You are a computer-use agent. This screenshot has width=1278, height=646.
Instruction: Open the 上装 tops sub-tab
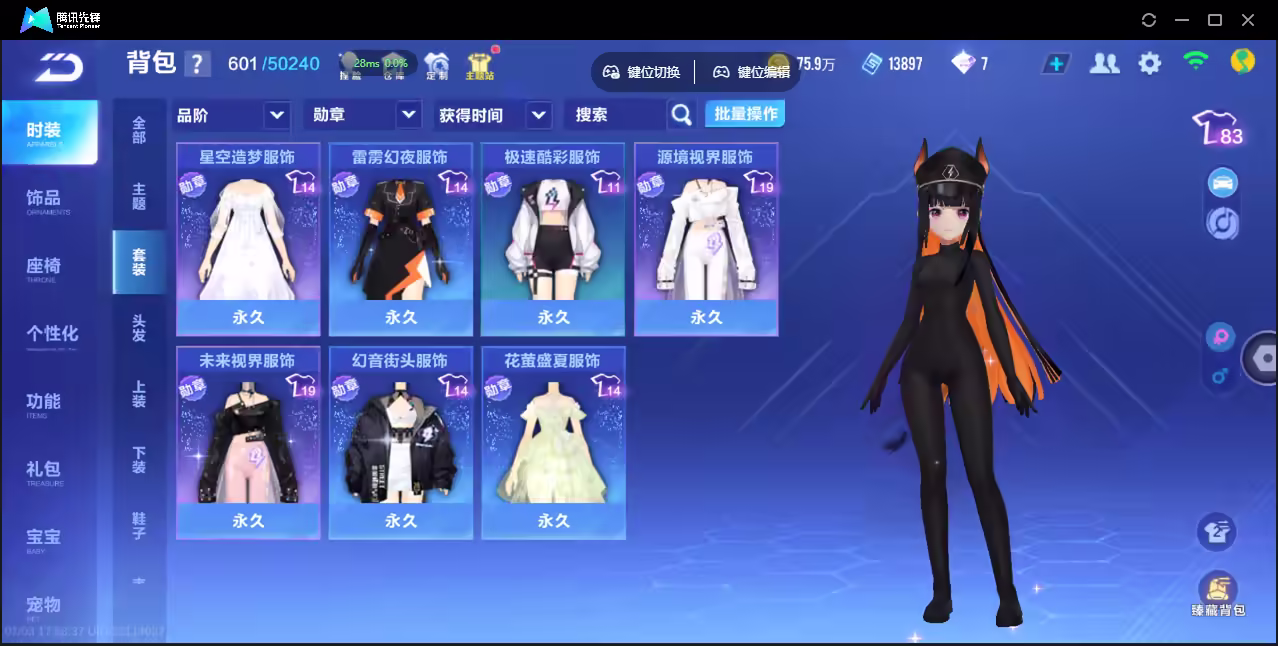(139, 394)
